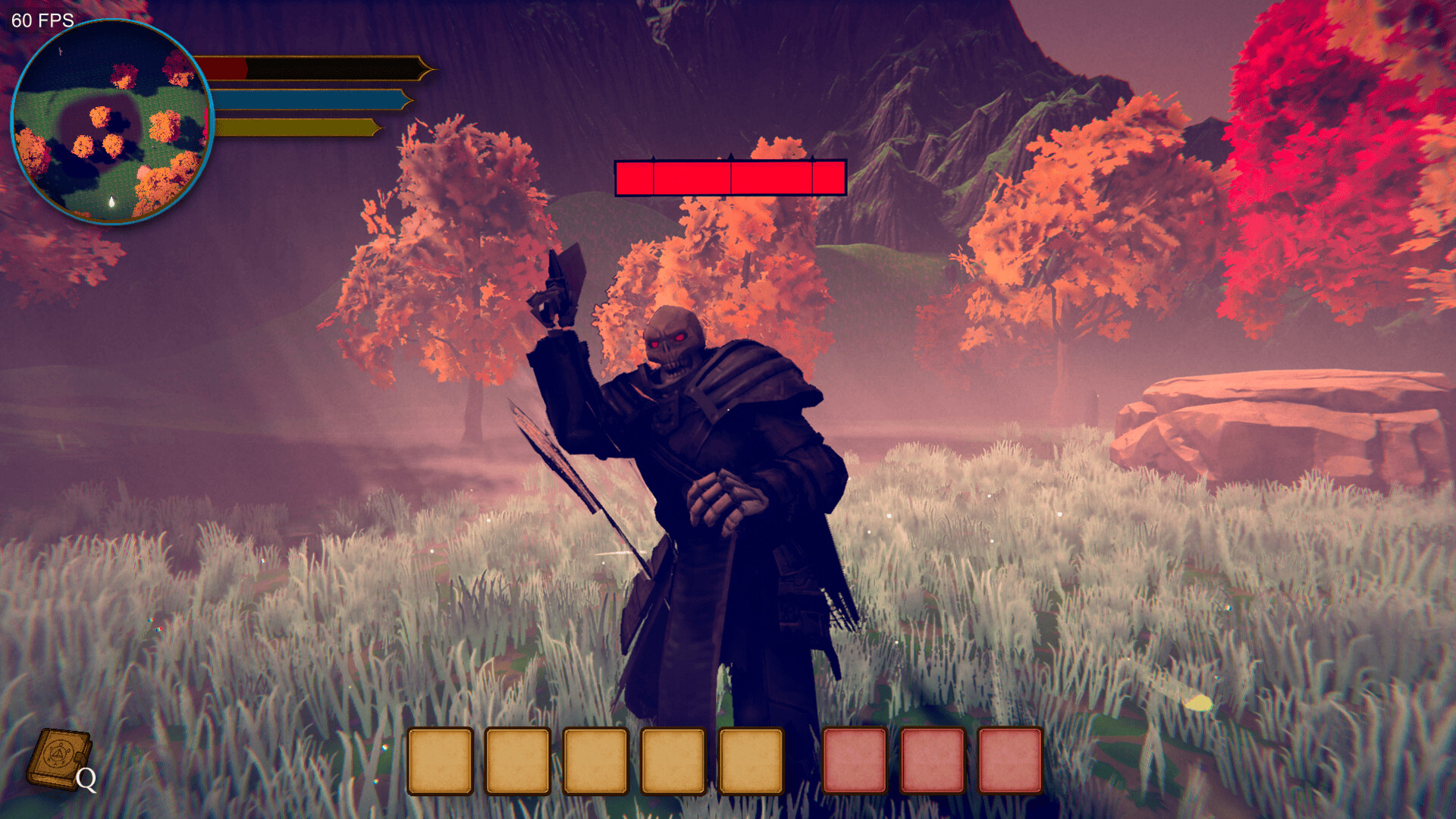Screen dimensions: 1456x819
Task: Click the blue mana bar
Action: click(311, 99)
